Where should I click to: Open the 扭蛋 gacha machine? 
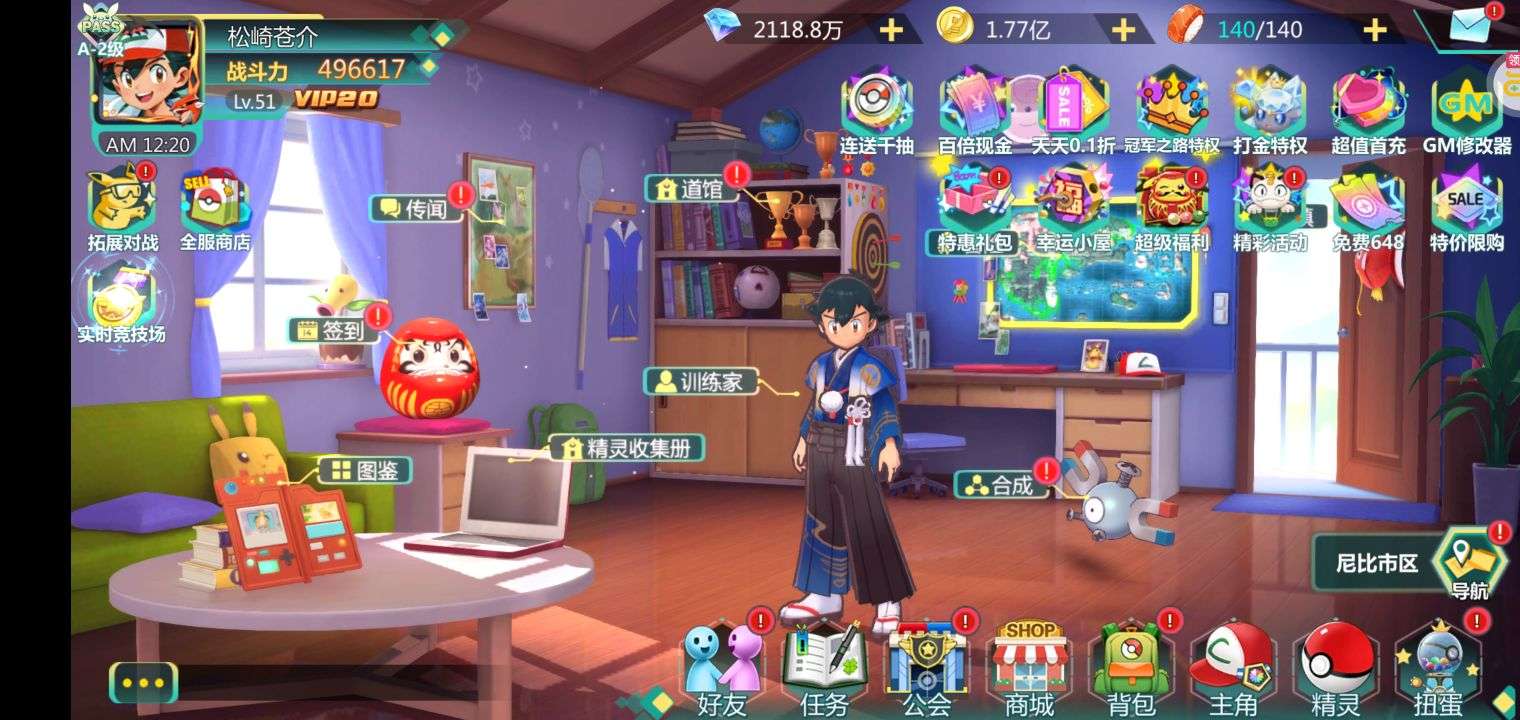1438,663
